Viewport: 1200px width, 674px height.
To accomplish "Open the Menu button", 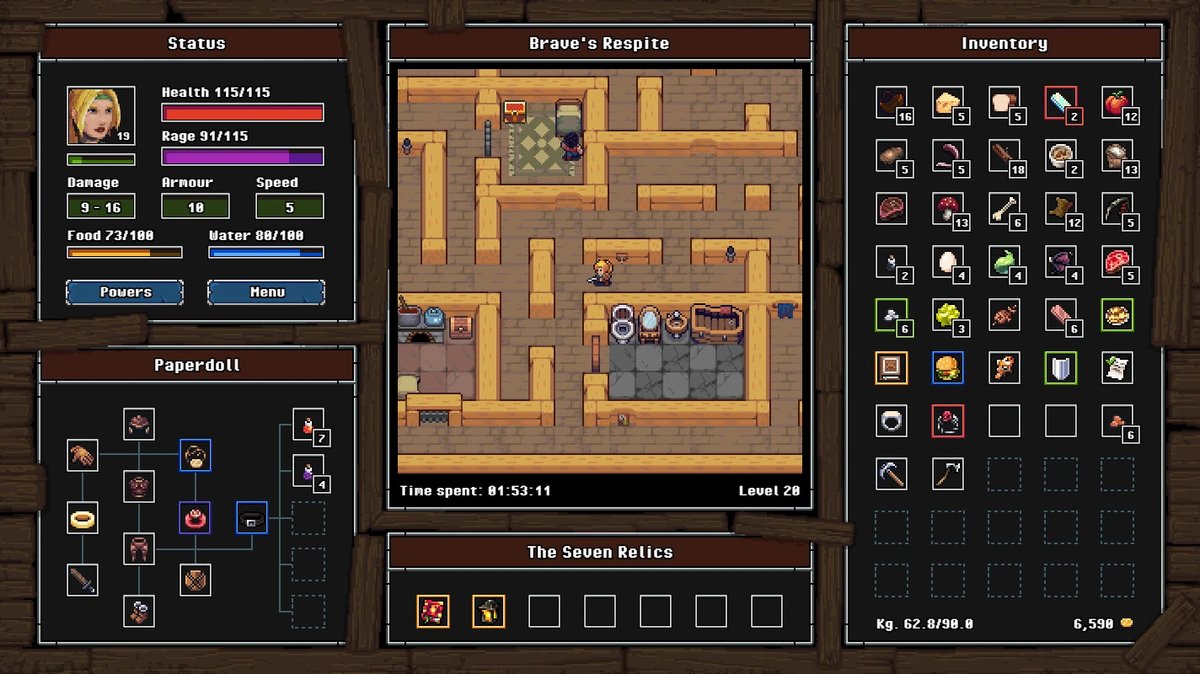I will (266, 292).
